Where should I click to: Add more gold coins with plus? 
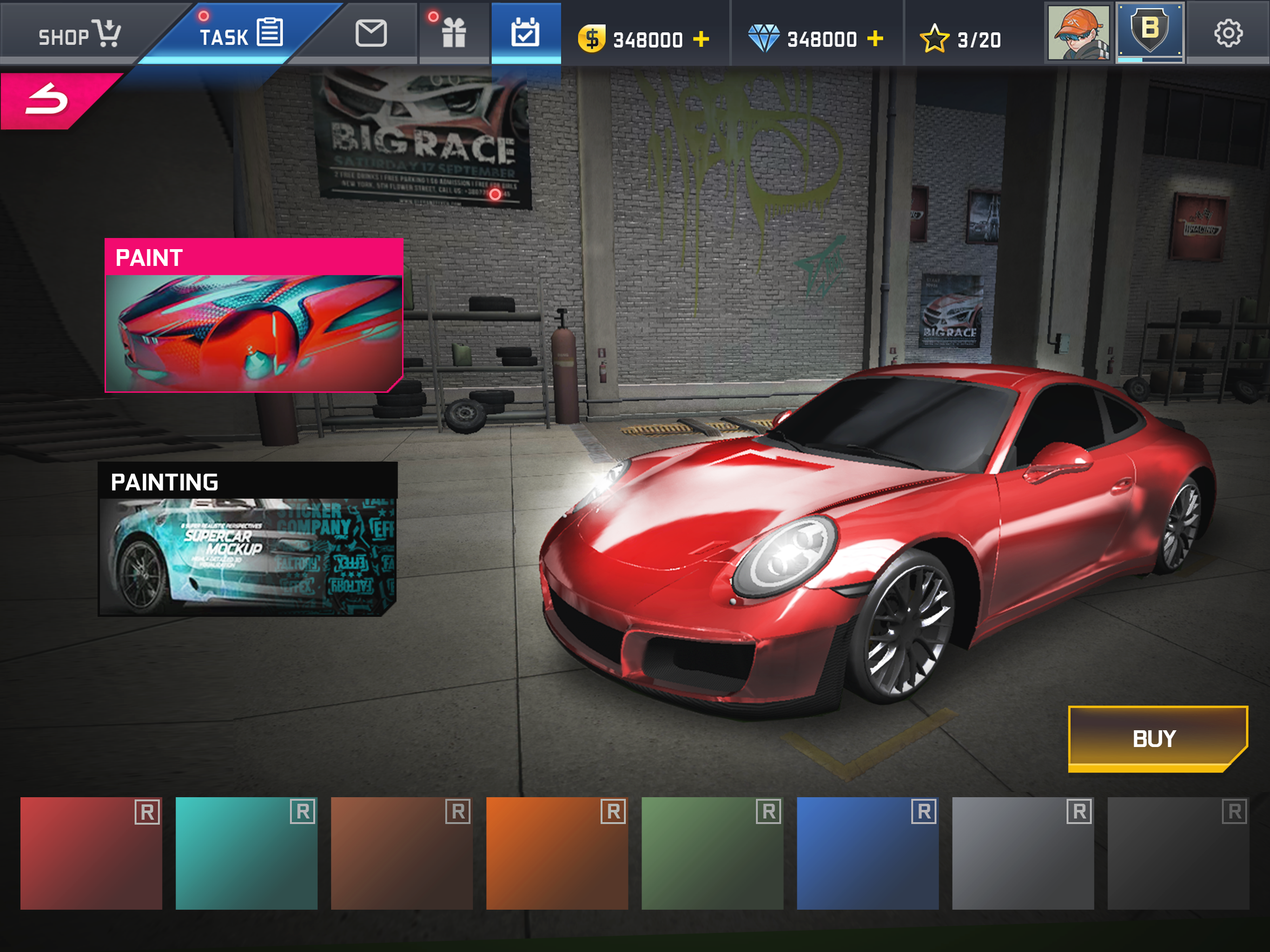click(701, 39)
